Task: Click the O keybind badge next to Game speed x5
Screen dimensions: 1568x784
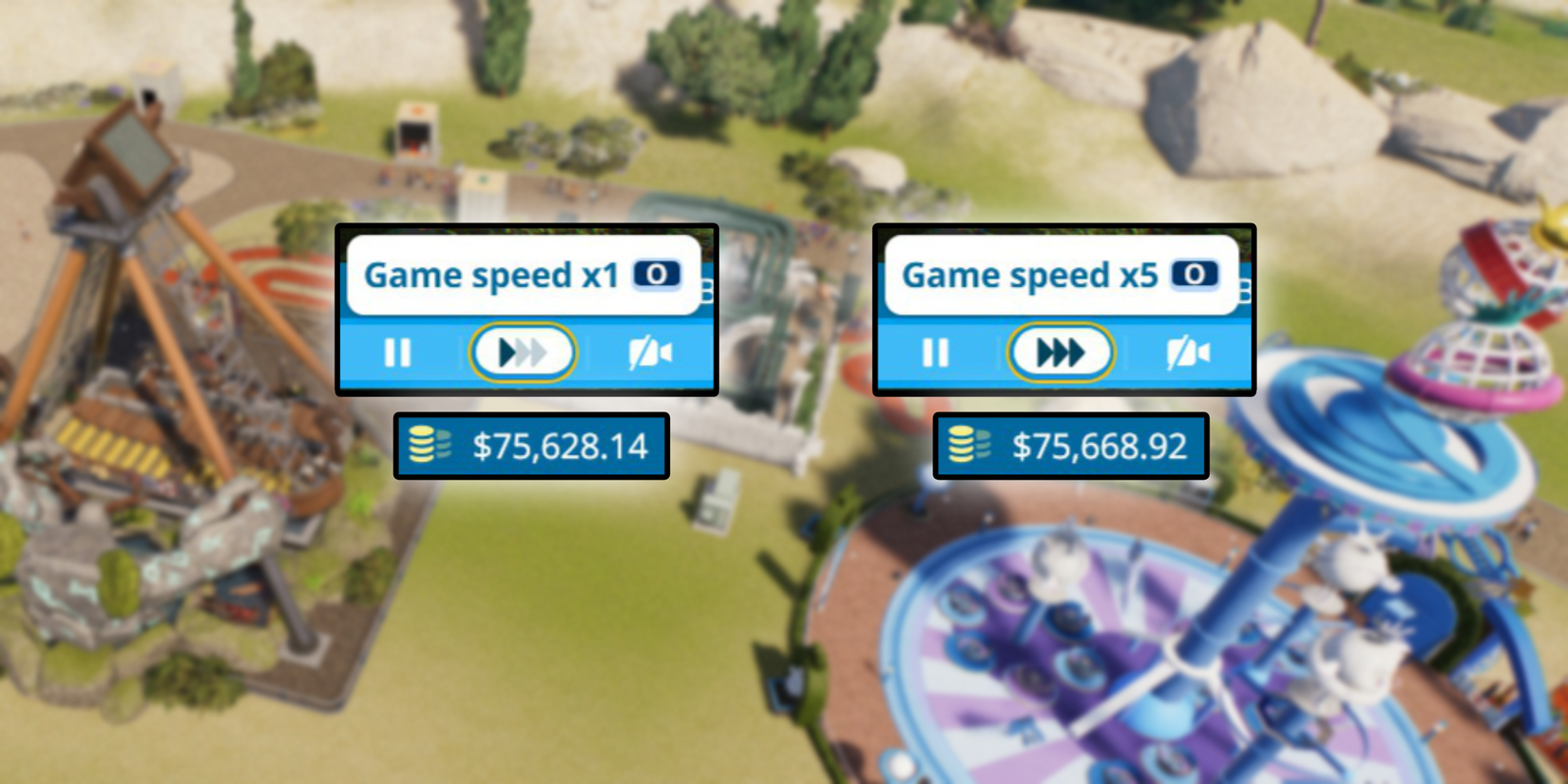Action: 1195,276
